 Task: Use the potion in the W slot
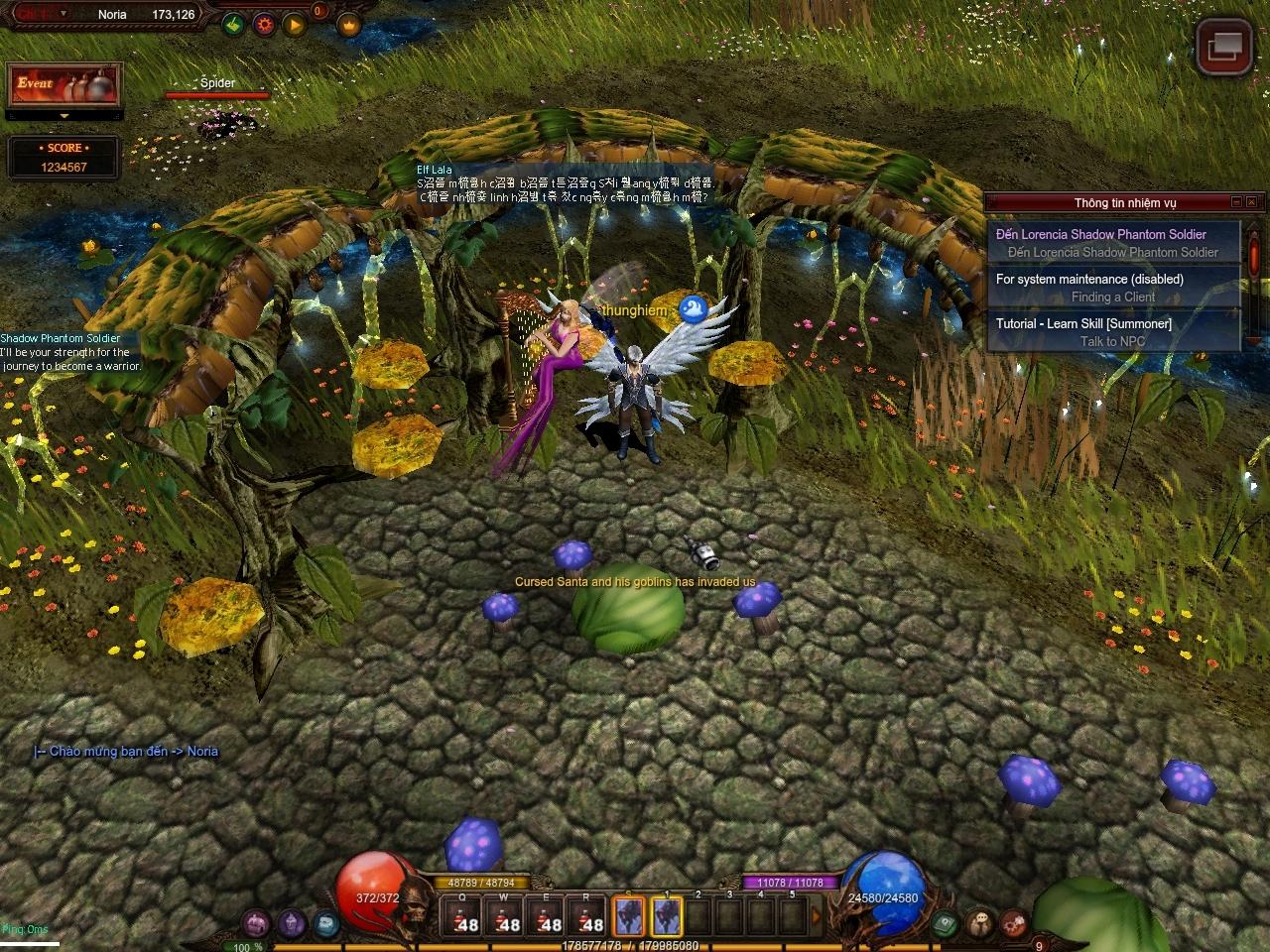[504, 917]
